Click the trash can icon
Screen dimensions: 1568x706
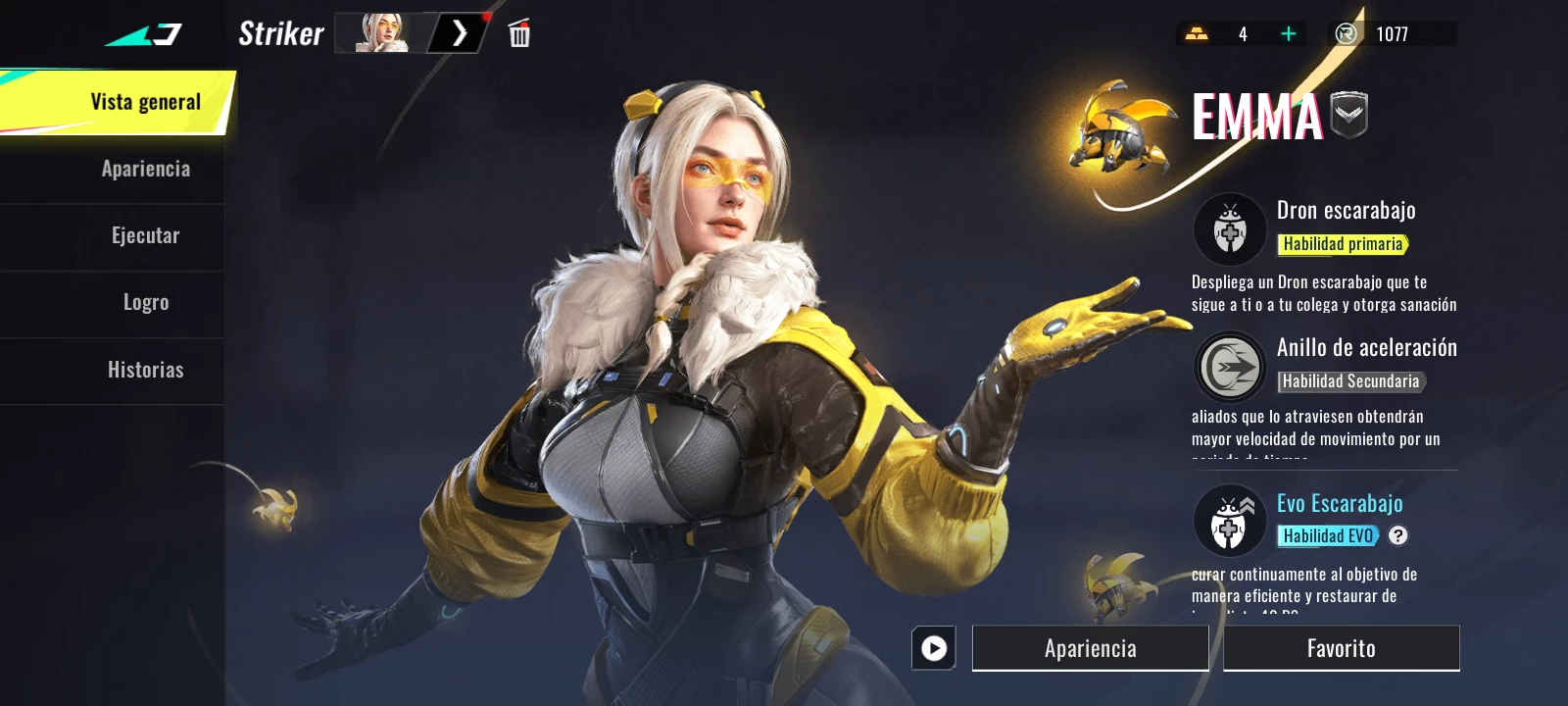(519, 34)
